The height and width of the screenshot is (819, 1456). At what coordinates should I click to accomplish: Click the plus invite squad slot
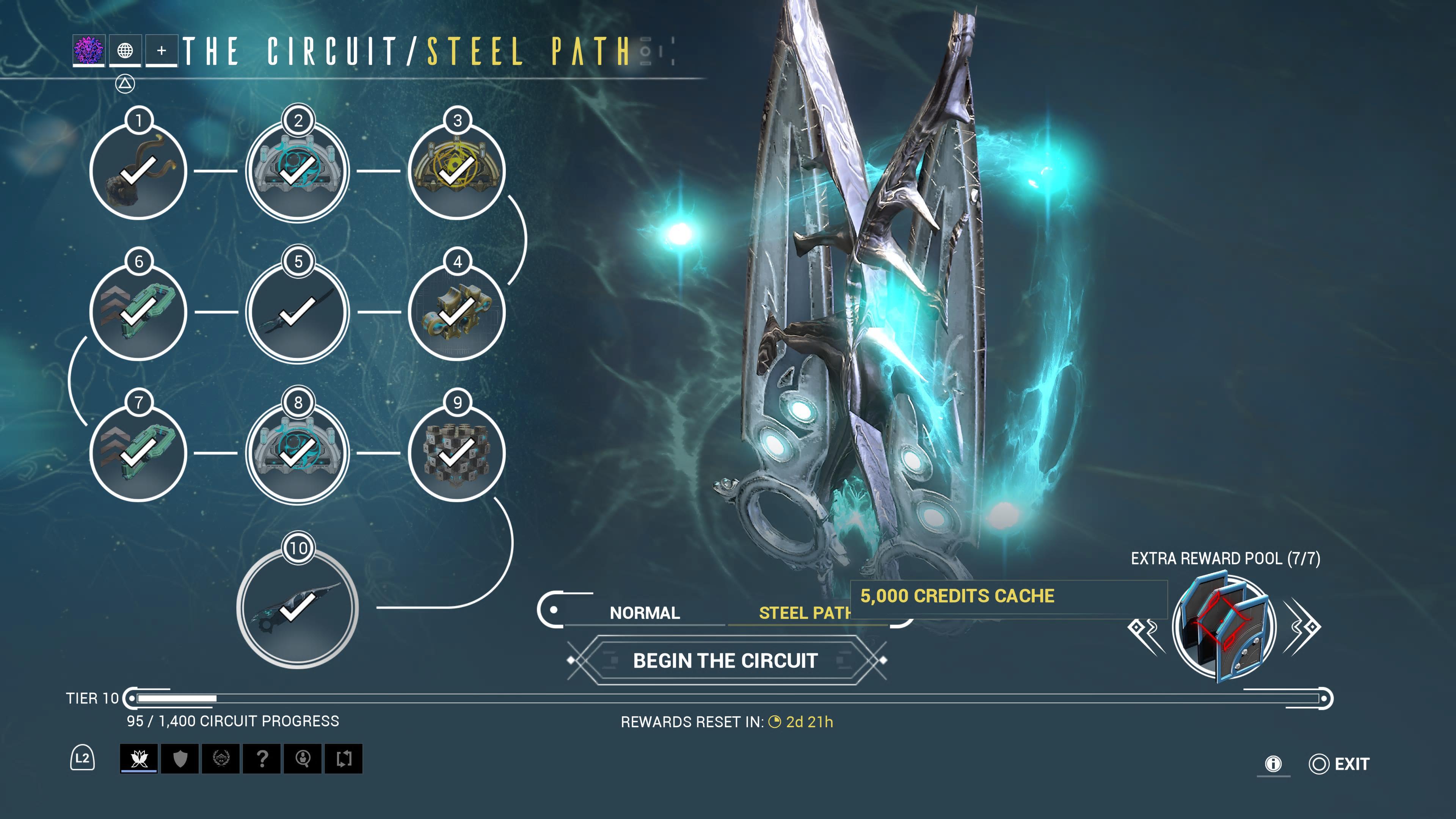[x=162, y=50]
